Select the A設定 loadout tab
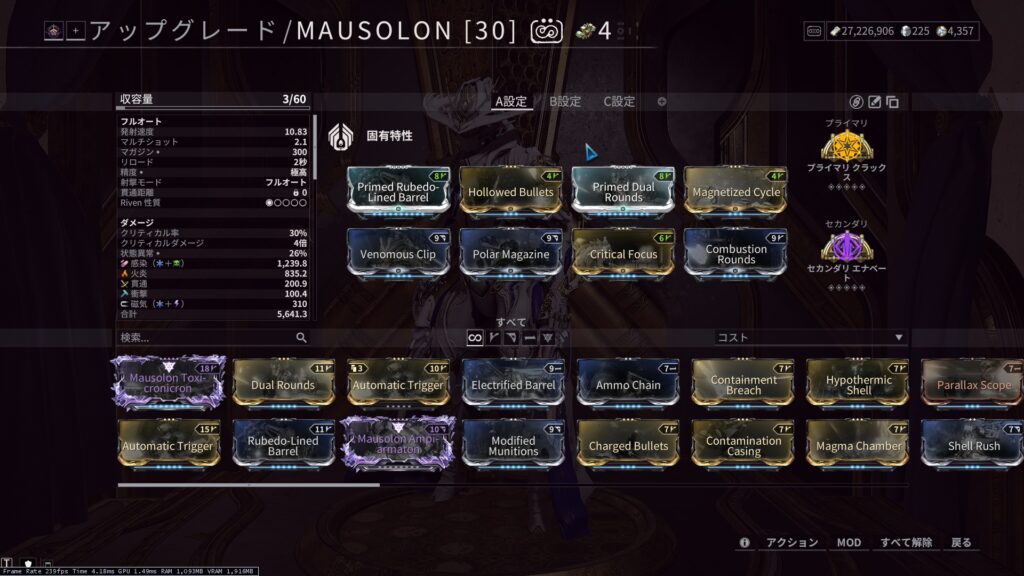Viewport: 1024px width, 576px height. (510, 101)
